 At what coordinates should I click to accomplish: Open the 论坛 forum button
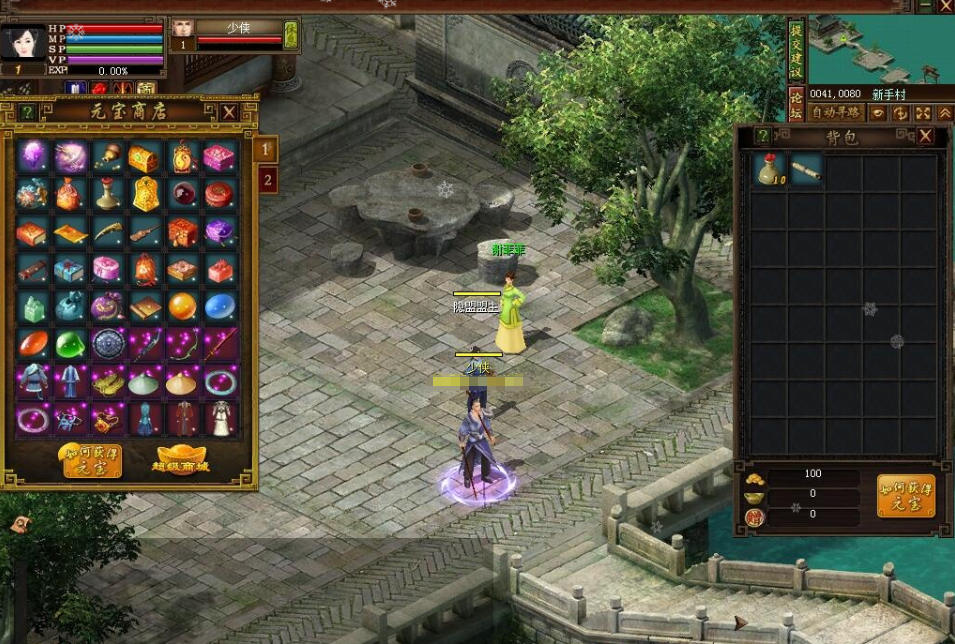coord(796,103)
